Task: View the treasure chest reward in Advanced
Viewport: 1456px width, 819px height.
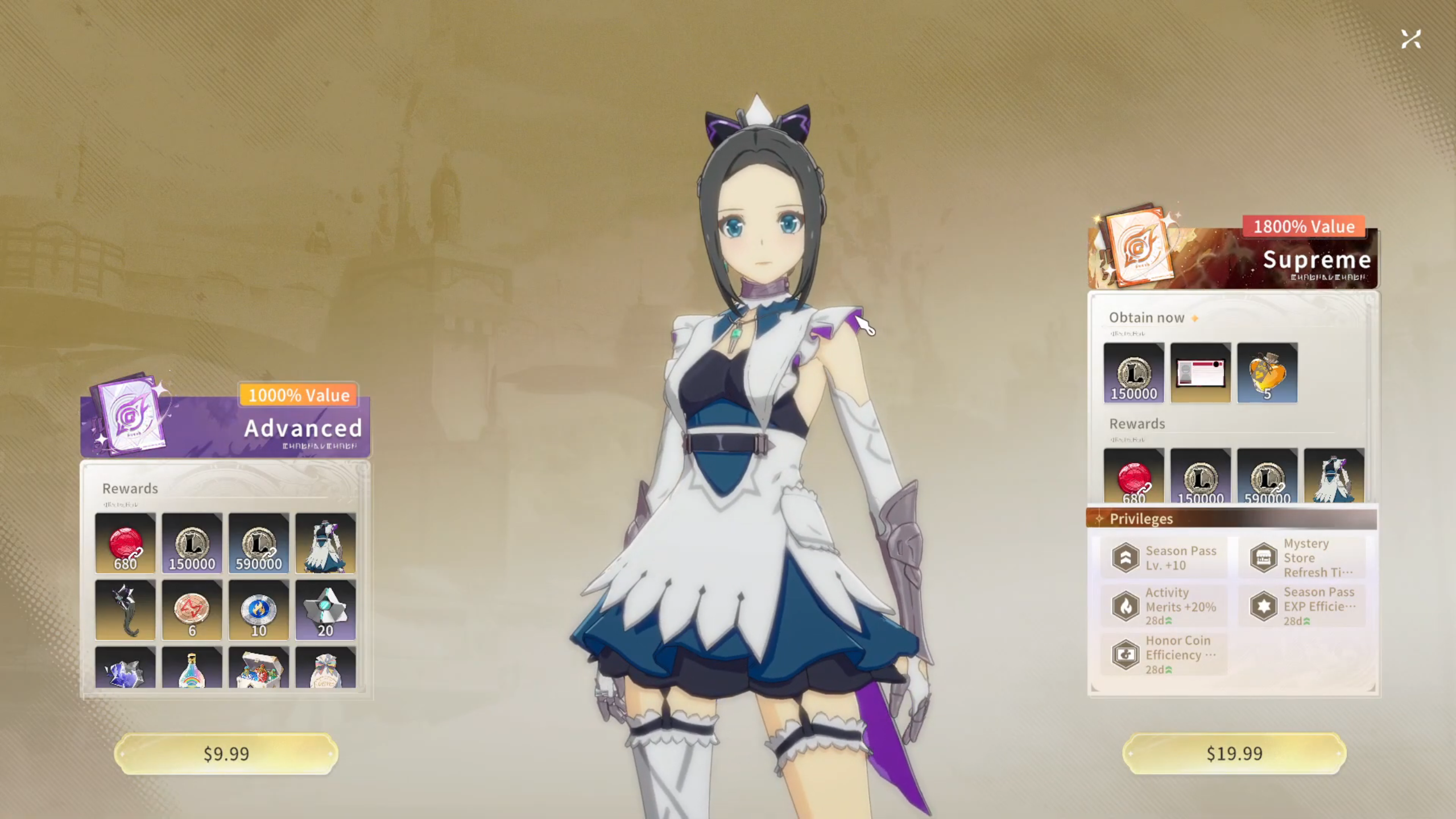Action: coord(259,668)
